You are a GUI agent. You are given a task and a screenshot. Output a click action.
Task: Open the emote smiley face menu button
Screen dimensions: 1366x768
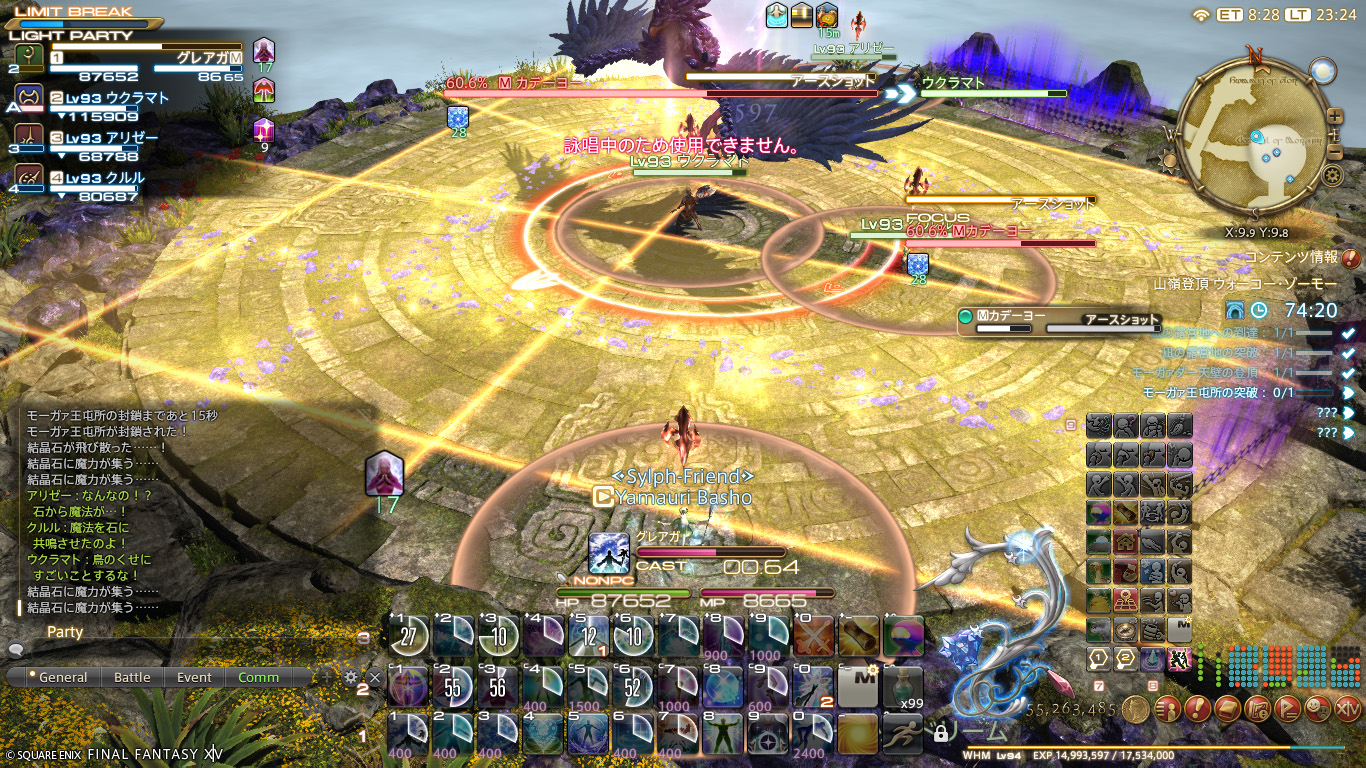coord(1318,709)
